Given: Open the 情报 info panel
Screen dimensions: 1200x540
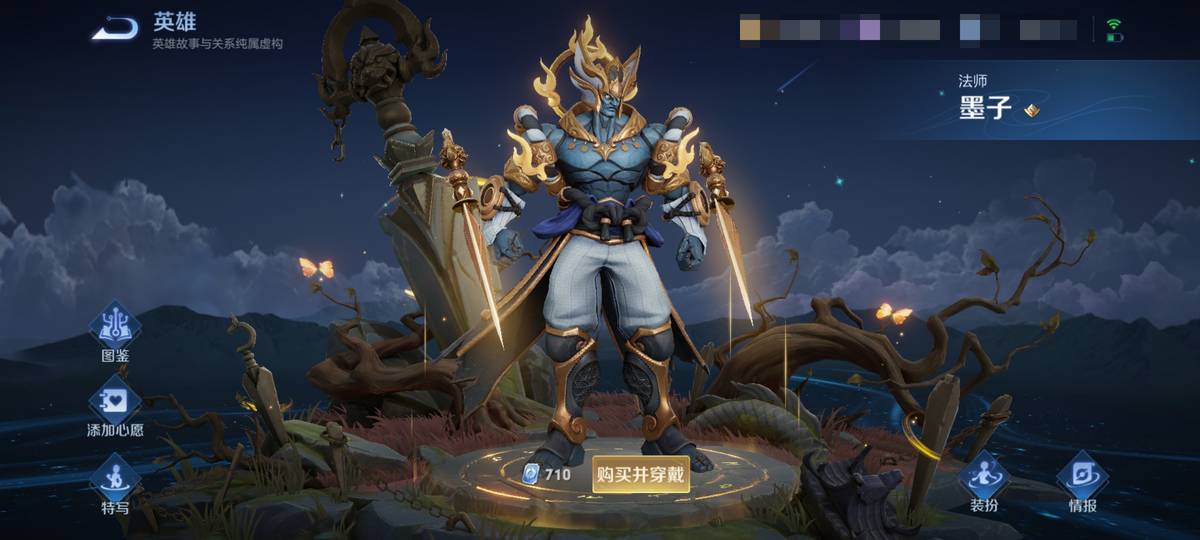Looking at the screenshot, I should (1082, 478).
